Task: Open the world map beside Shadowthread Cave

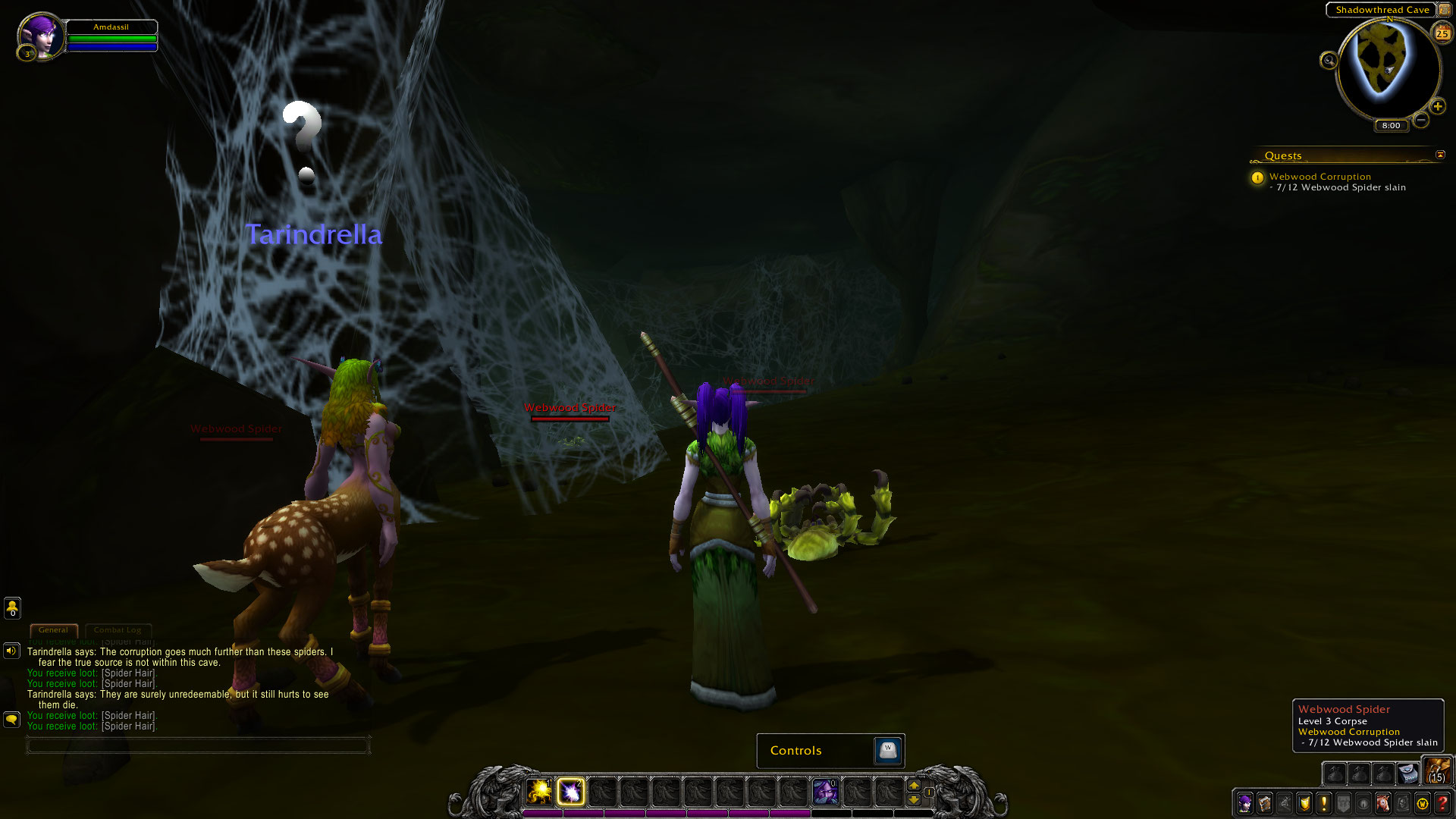Action: coord(1444,10)
